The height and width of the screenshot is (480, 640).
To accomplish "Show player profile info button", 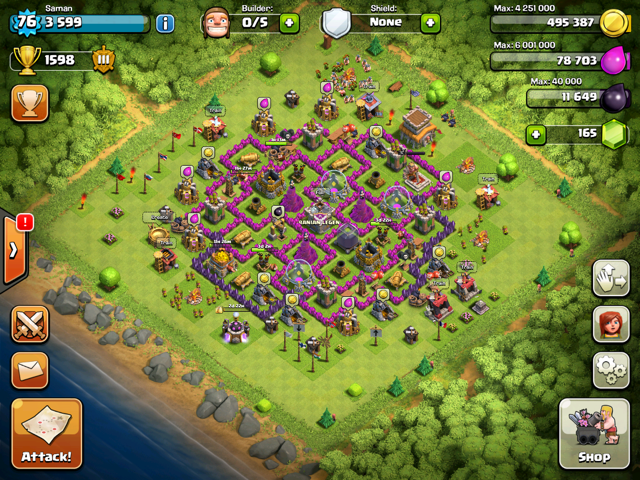I will click(x=165, y=23).
